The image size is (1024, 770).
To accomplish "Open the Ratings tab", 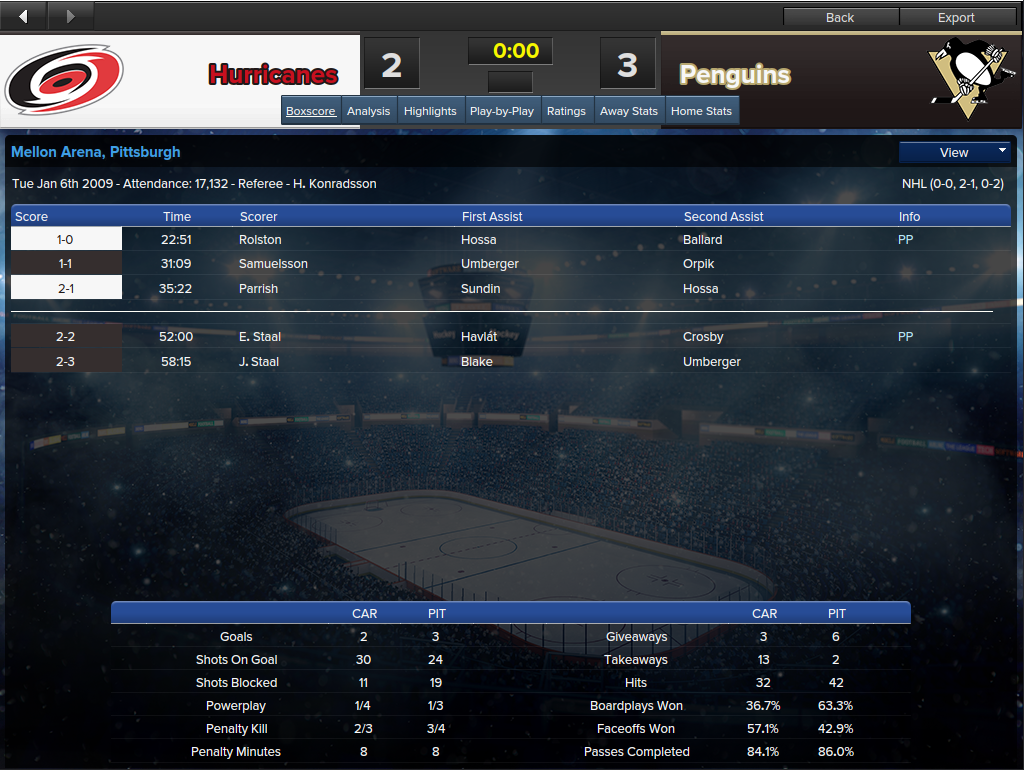I will (566, 111).
